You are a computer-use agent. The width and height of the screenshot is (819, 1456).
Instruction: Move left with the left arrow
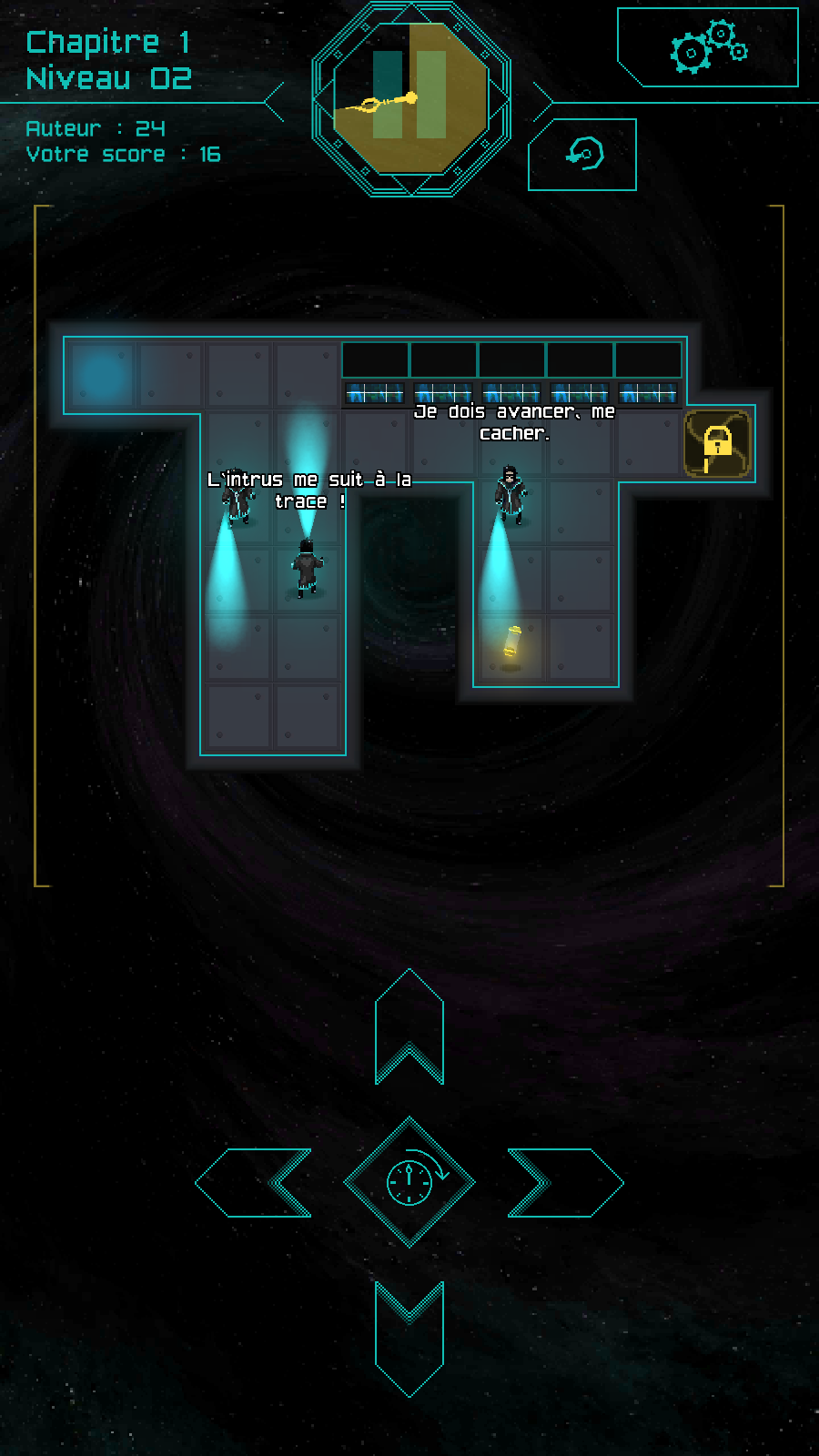[x=255, y=1182]
